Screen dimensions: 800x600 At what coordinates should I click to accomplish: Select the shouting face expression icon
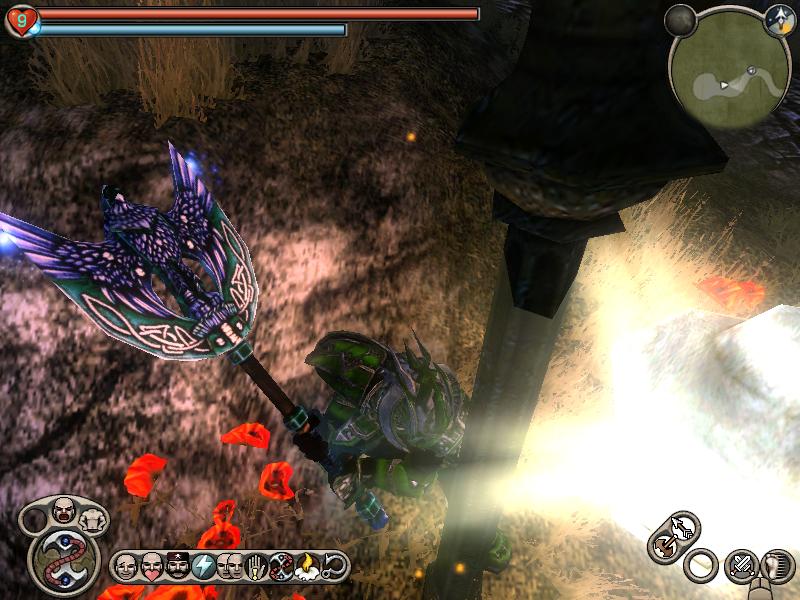[64, 510]
